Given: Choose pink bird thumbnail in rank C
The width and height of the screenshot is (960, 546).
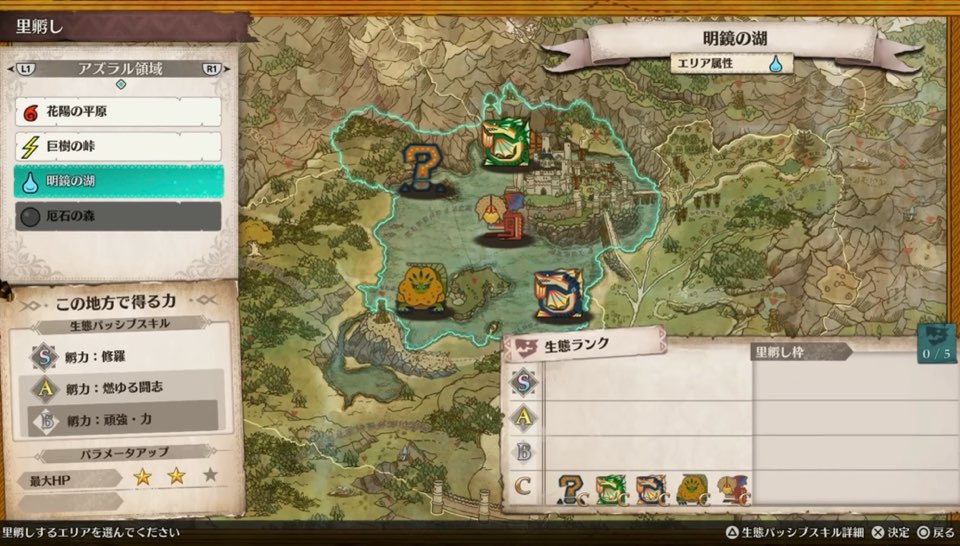Looking at the screenshot, I should [731, 489].
